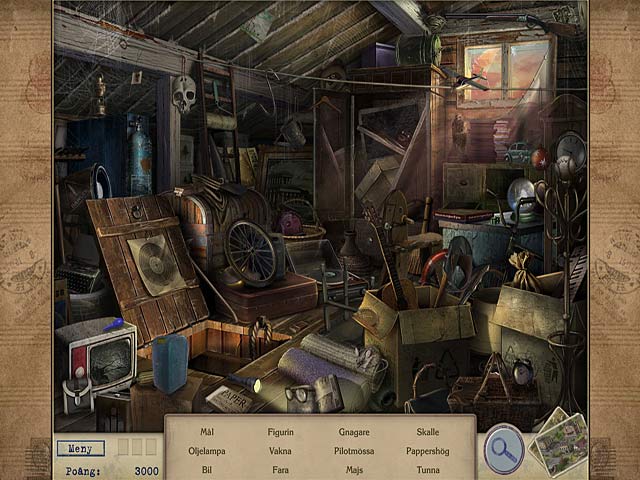Viewport: 640px width, 480px height.
Task: Choose 'Pappershög' from the word list
Action: [428, 451]
